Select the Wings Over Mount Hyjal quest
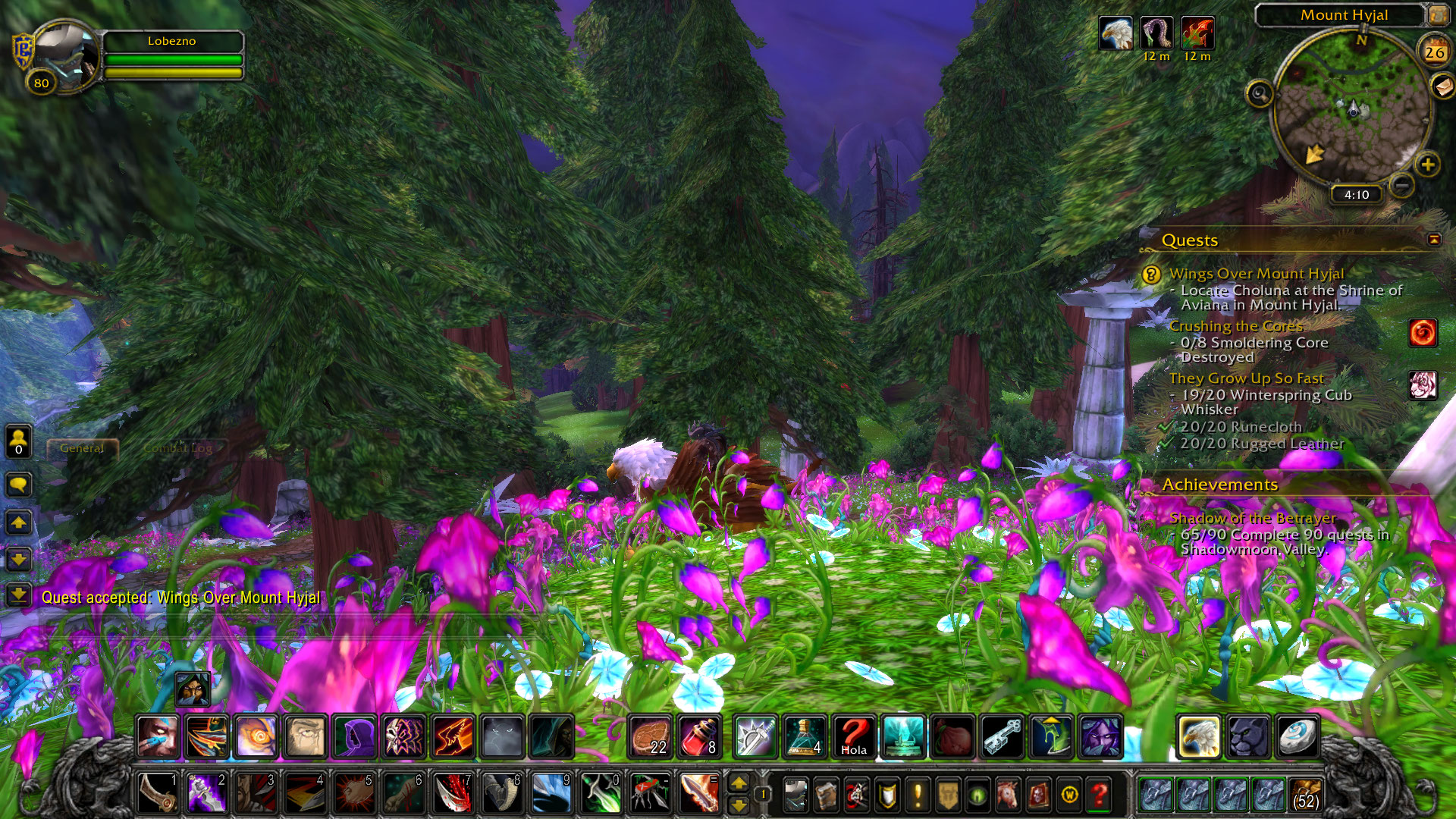 tap(1256, 274)
